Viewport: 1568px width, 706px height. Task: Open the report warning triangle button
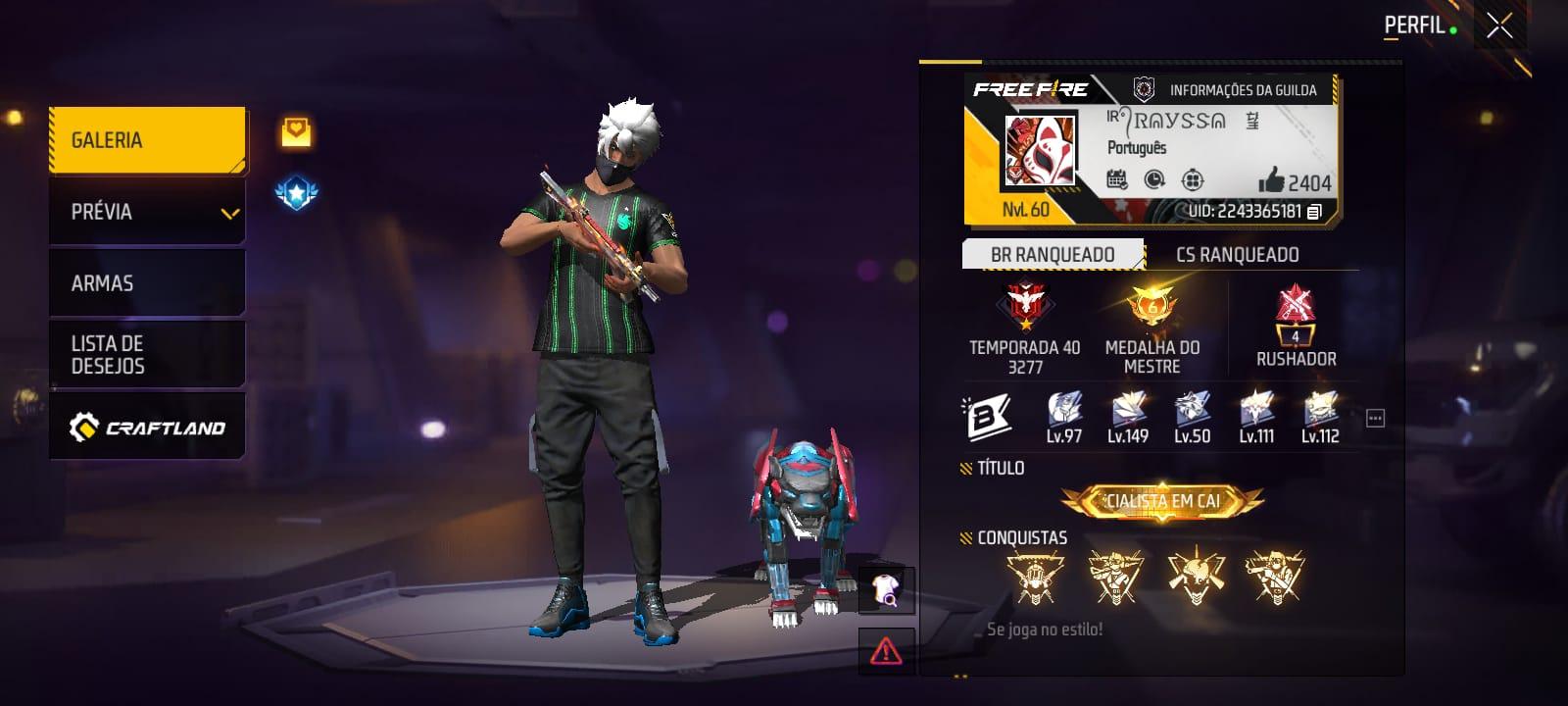coord(886,650)
